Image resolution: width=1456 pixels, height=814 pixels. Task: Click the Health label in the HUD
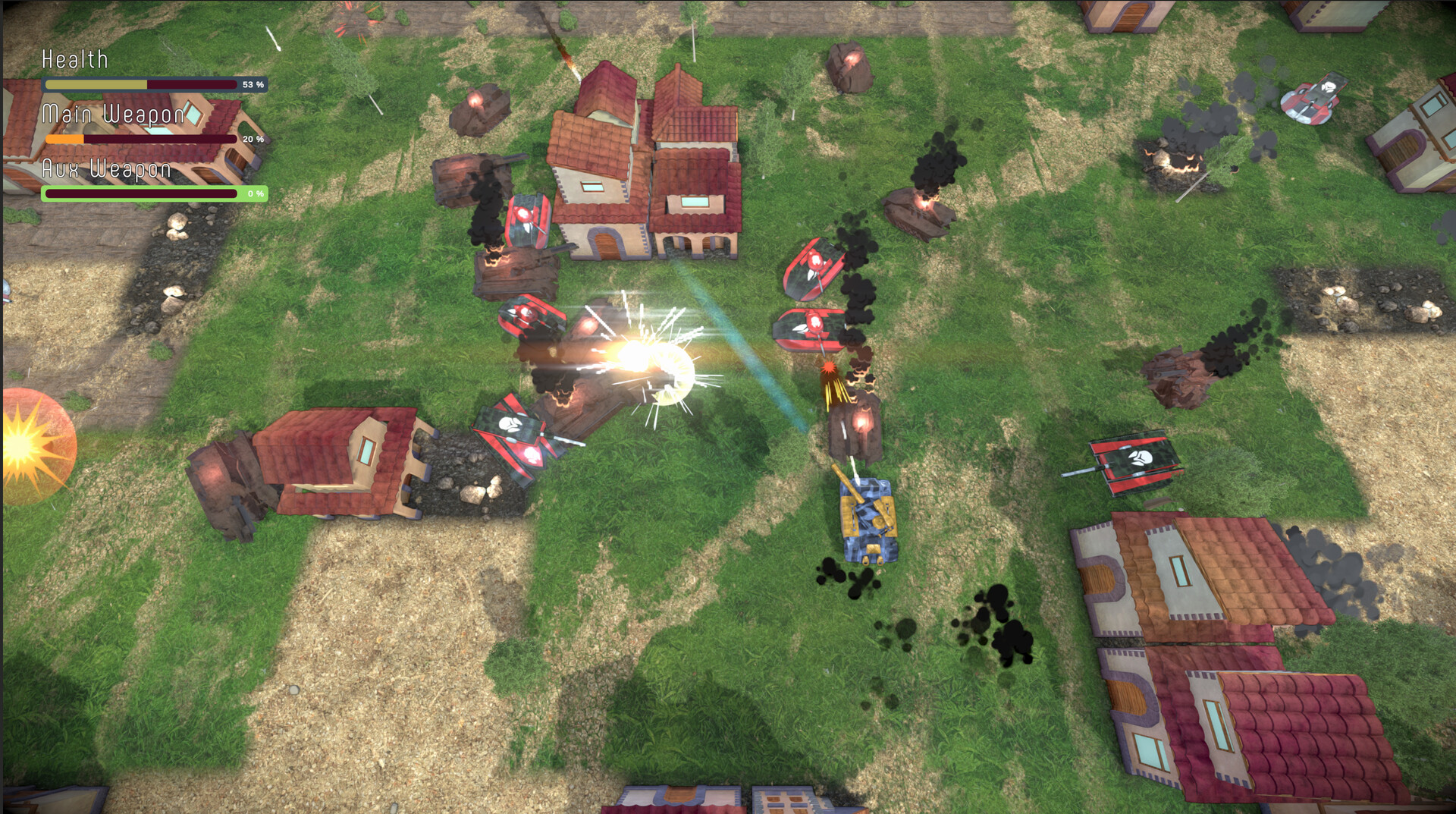click(74, 58)
